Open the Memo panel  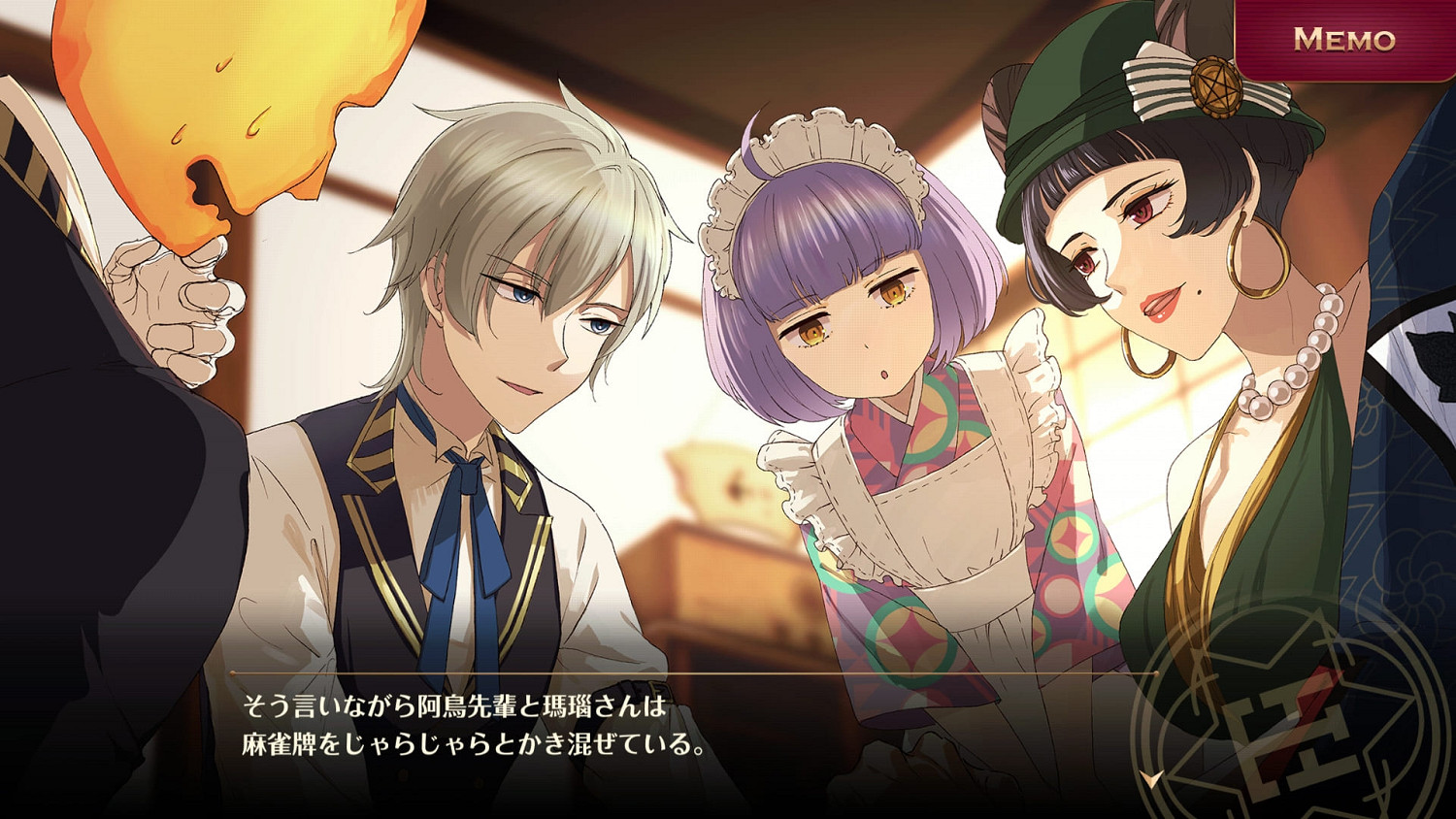click(1346, 41)
